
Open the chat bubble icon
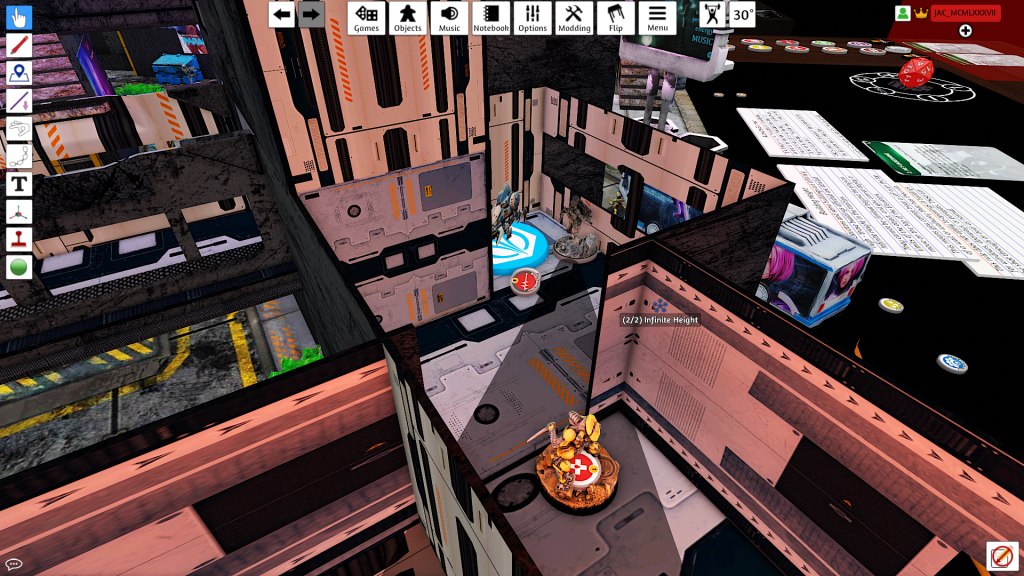pos(14,564)
